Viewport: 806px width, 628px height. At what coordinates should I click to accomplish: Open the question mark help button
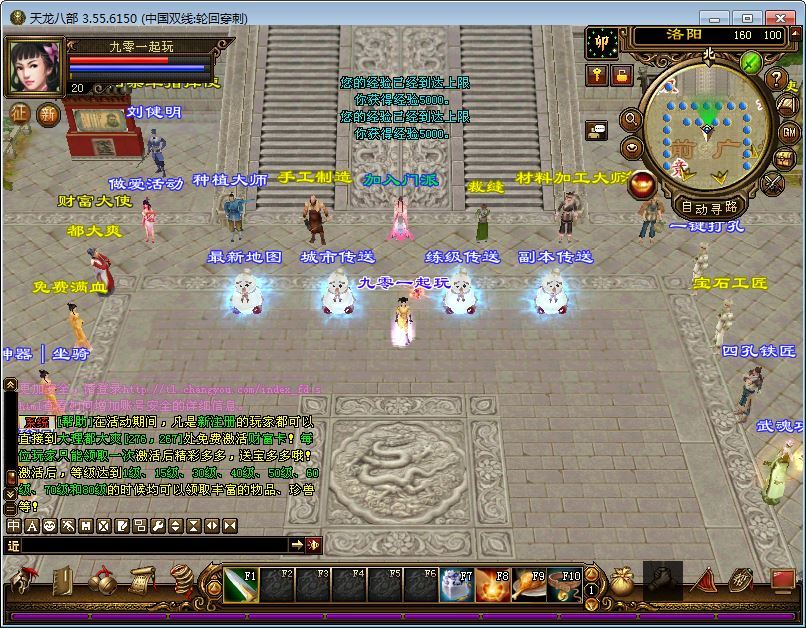point(777,80)
